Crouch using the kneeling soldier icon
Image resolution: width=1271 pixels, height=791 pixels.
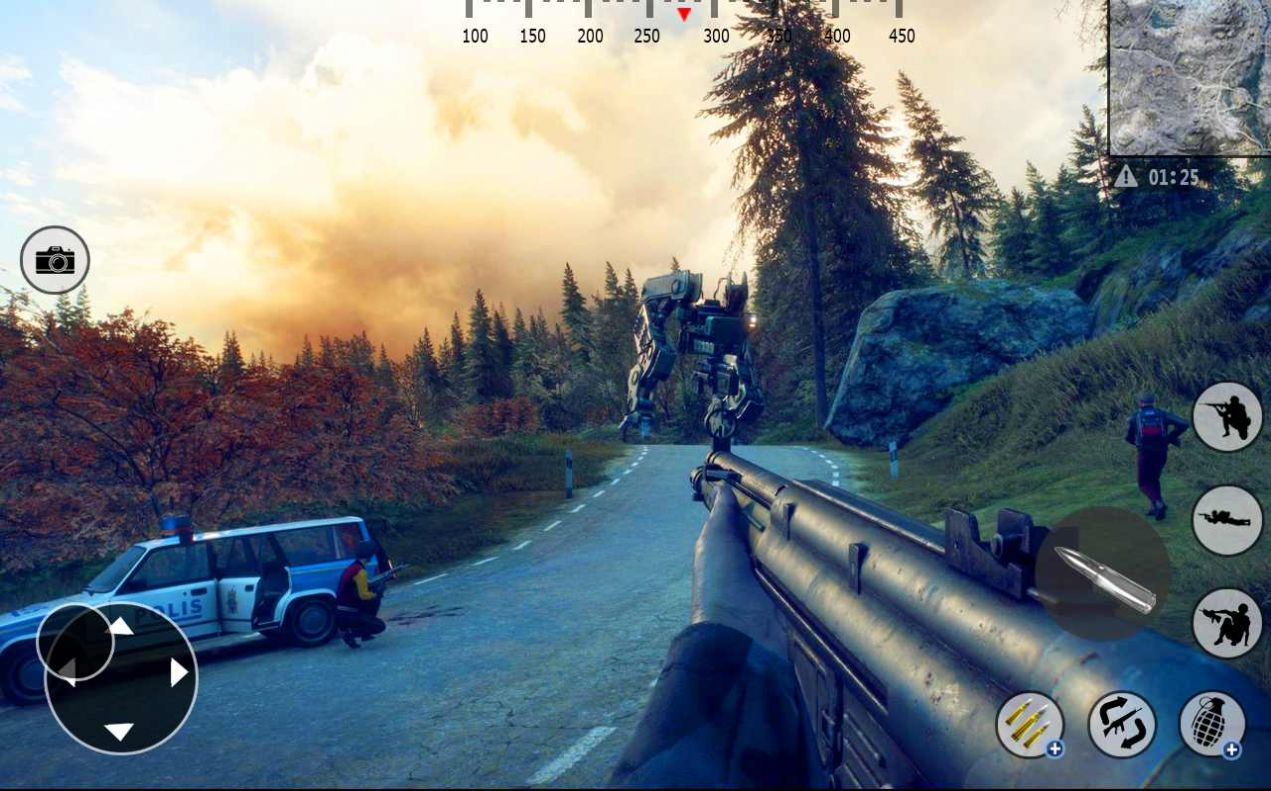[x=1228, y=623]
